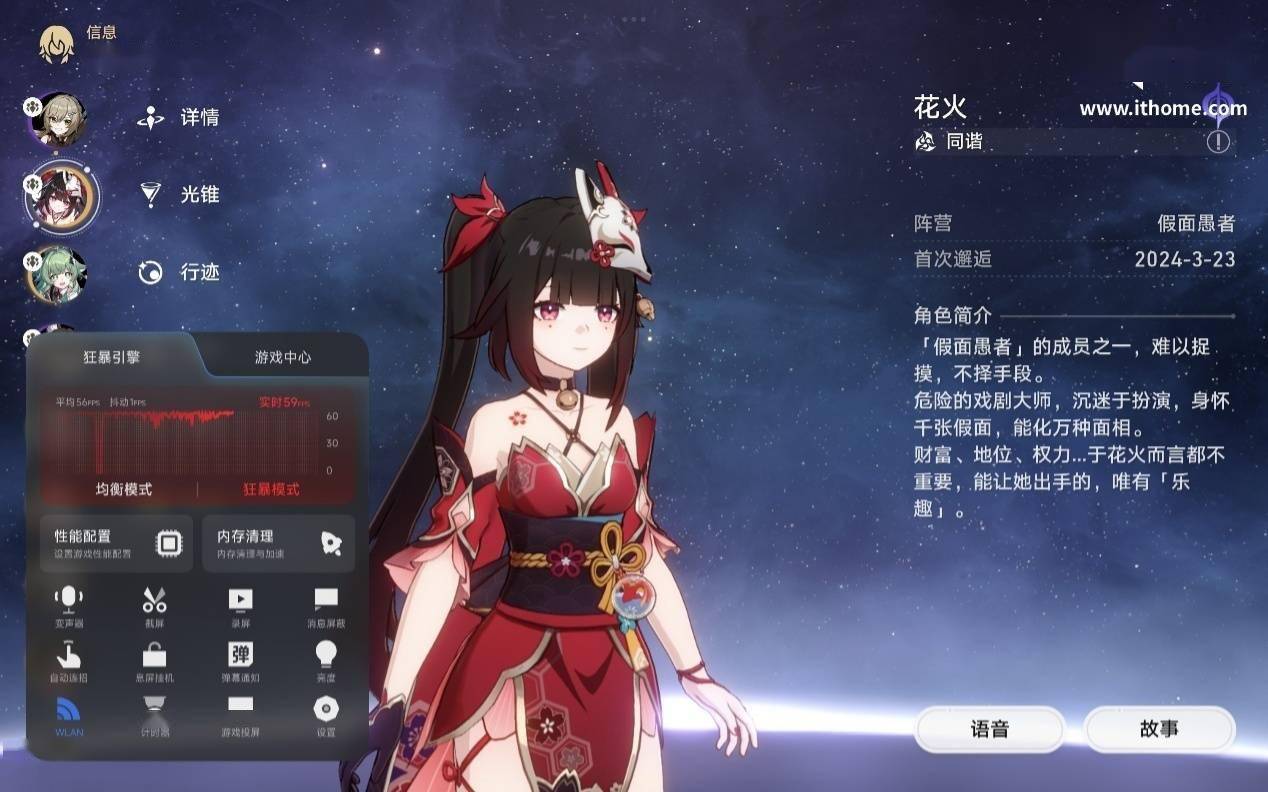The image size is (1268, 792).
Task: Select the highlighted 花火 (Sparkle) portrait
Action: coord(61,196)
